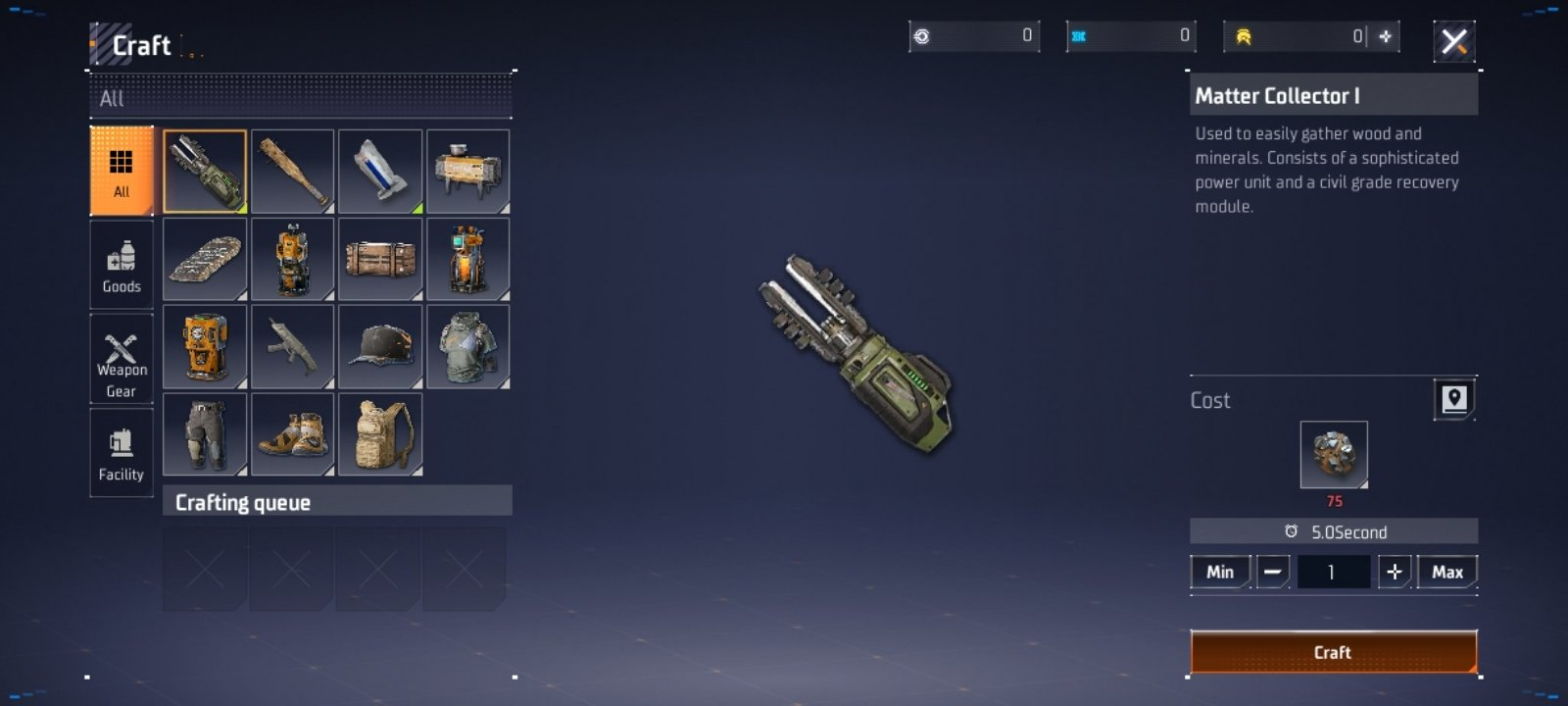This screenshot has width=1568, height=706.
Task: Pick the baseball cap recipe
Action: tap(380, 346)
